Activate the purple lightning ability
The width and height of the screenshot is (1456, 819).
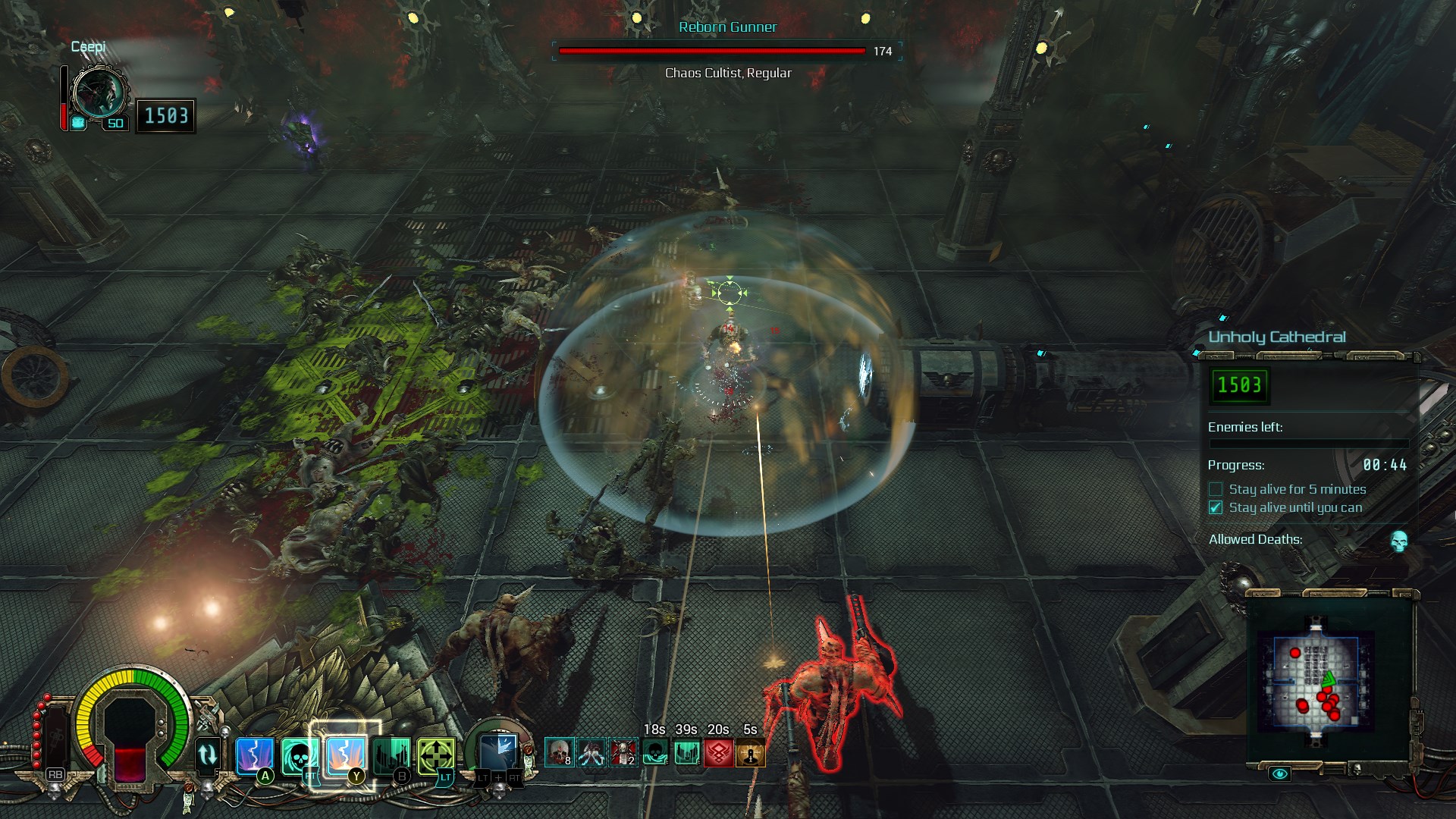click(254, 755)
